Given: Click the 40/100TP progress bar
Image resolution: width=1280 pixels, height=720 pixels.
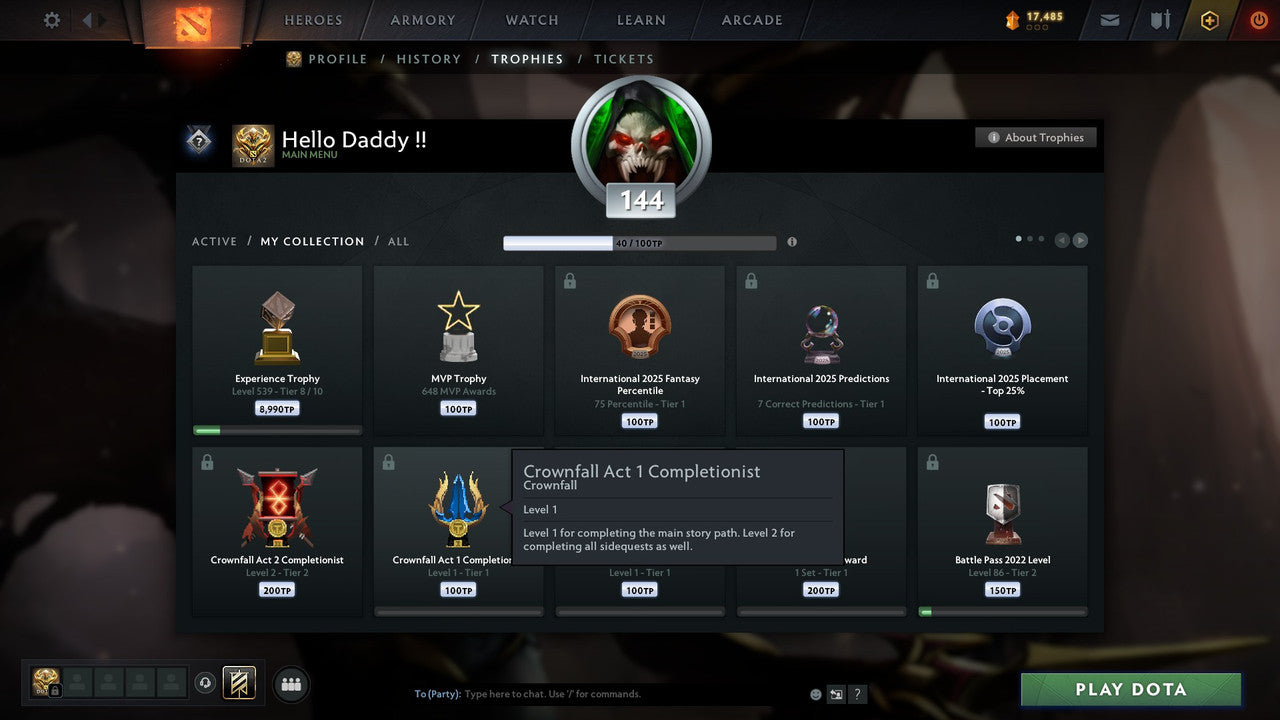Looking at the screenshot, I should [640, 242].
